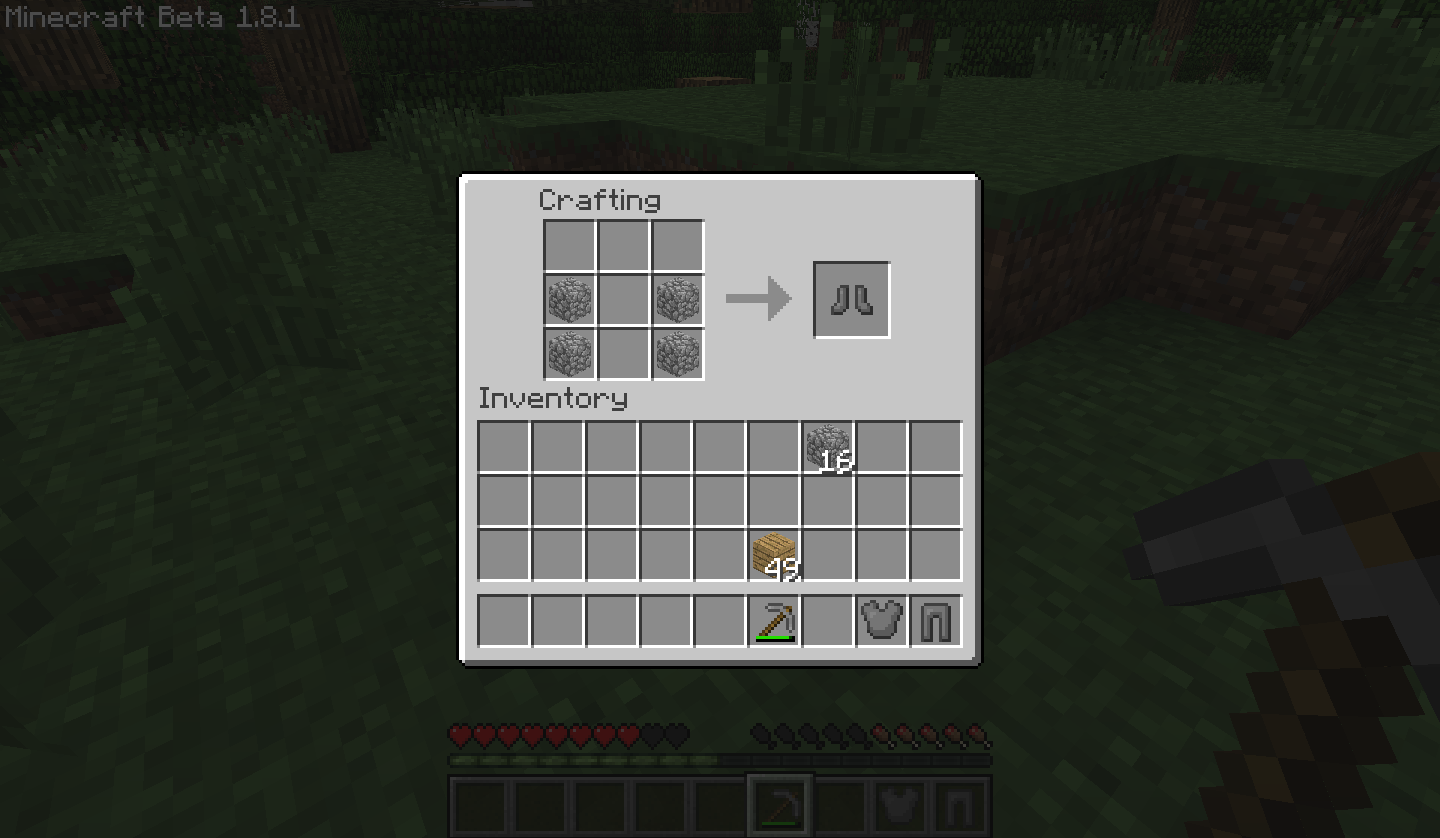Click the empty center crafting grid slot
Viewport: 1440px width, 838px height.
click(623, 299)
